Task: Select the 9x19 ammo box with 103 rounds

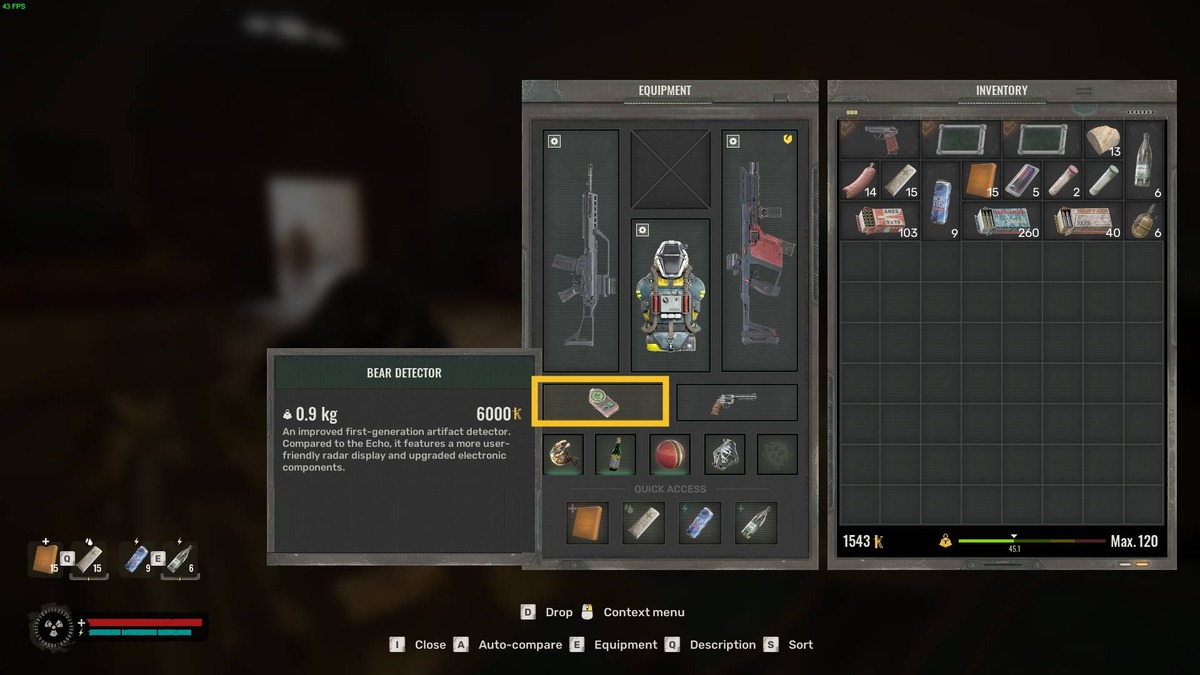Action: tap(880, 221)
